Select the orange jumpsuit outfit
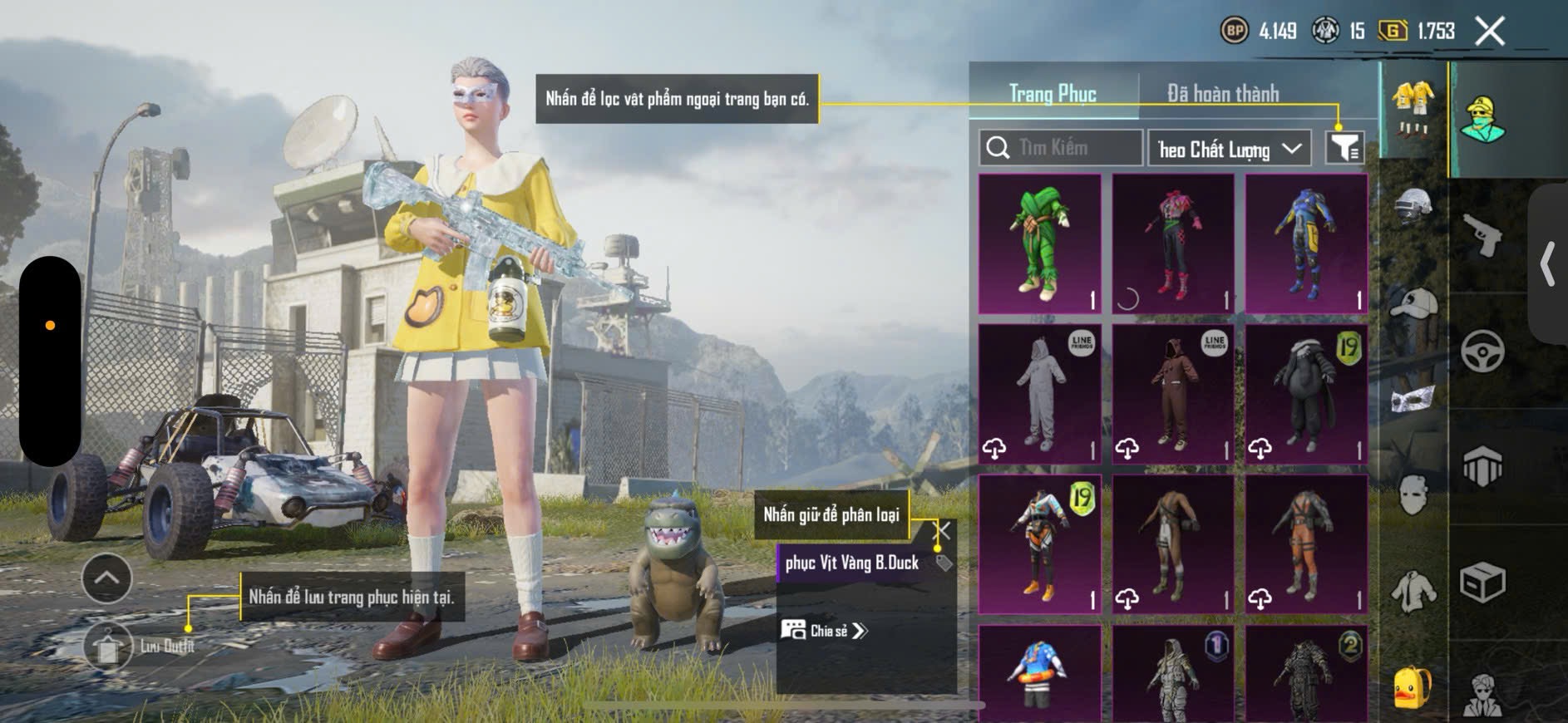The width and height of the screenshot is (1568, 723). point(1306,544)
